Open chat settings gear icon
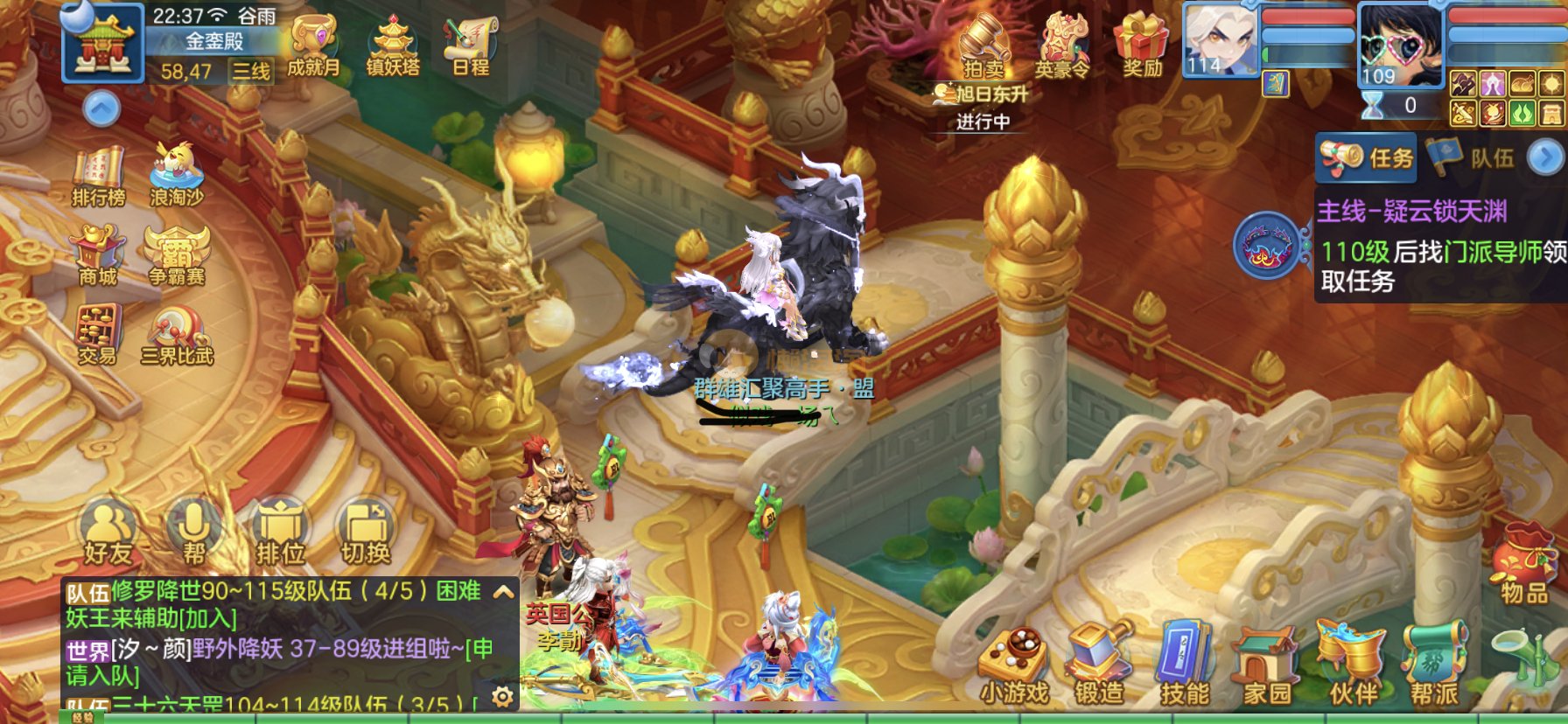Image resolution: width=1568 pixels, height=724 pixels. pyautogui.click(x=502, y=696)
